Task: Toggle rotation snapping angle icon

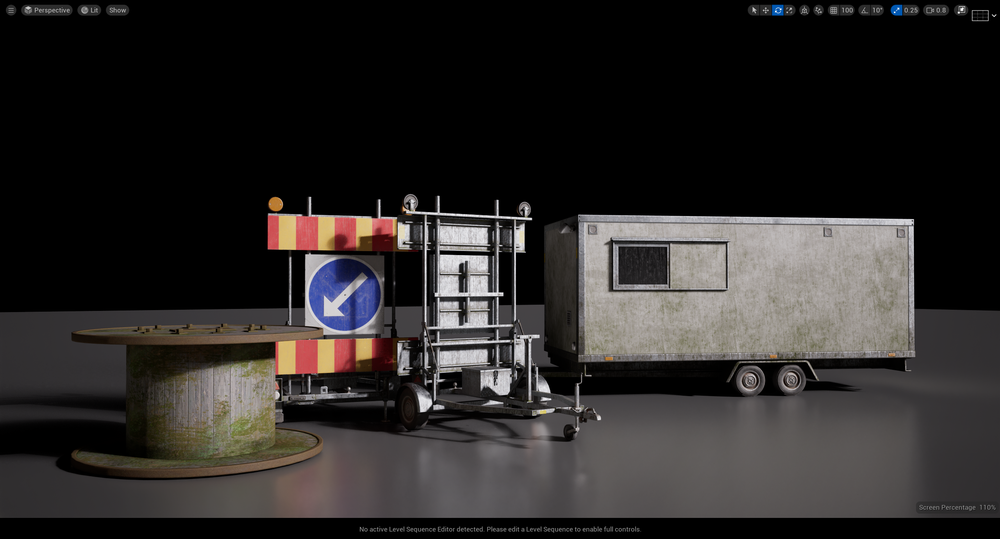Action: coord(864,10)
